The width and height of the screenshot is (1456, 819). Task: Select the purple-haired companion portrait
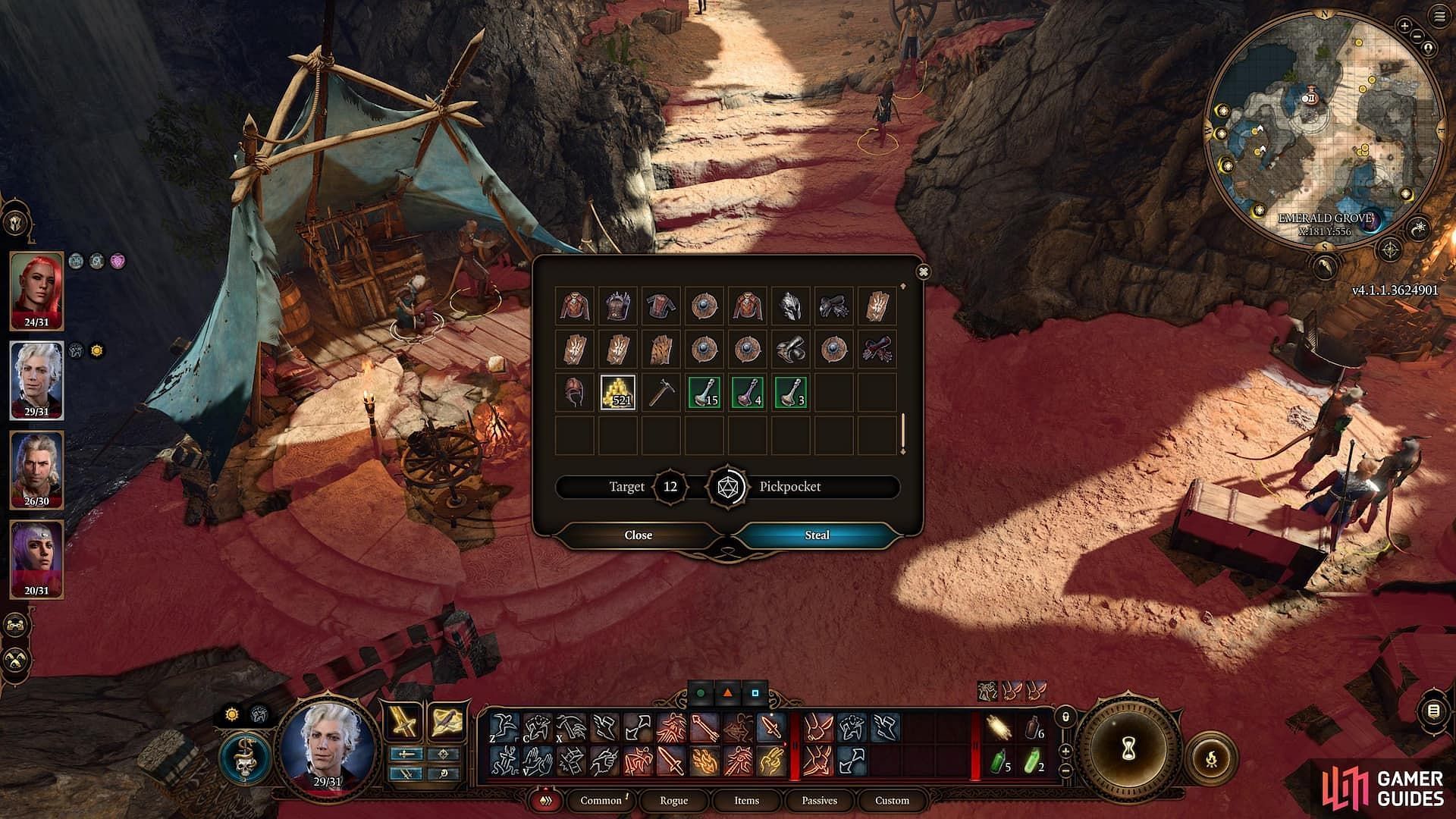pos(36,558)
